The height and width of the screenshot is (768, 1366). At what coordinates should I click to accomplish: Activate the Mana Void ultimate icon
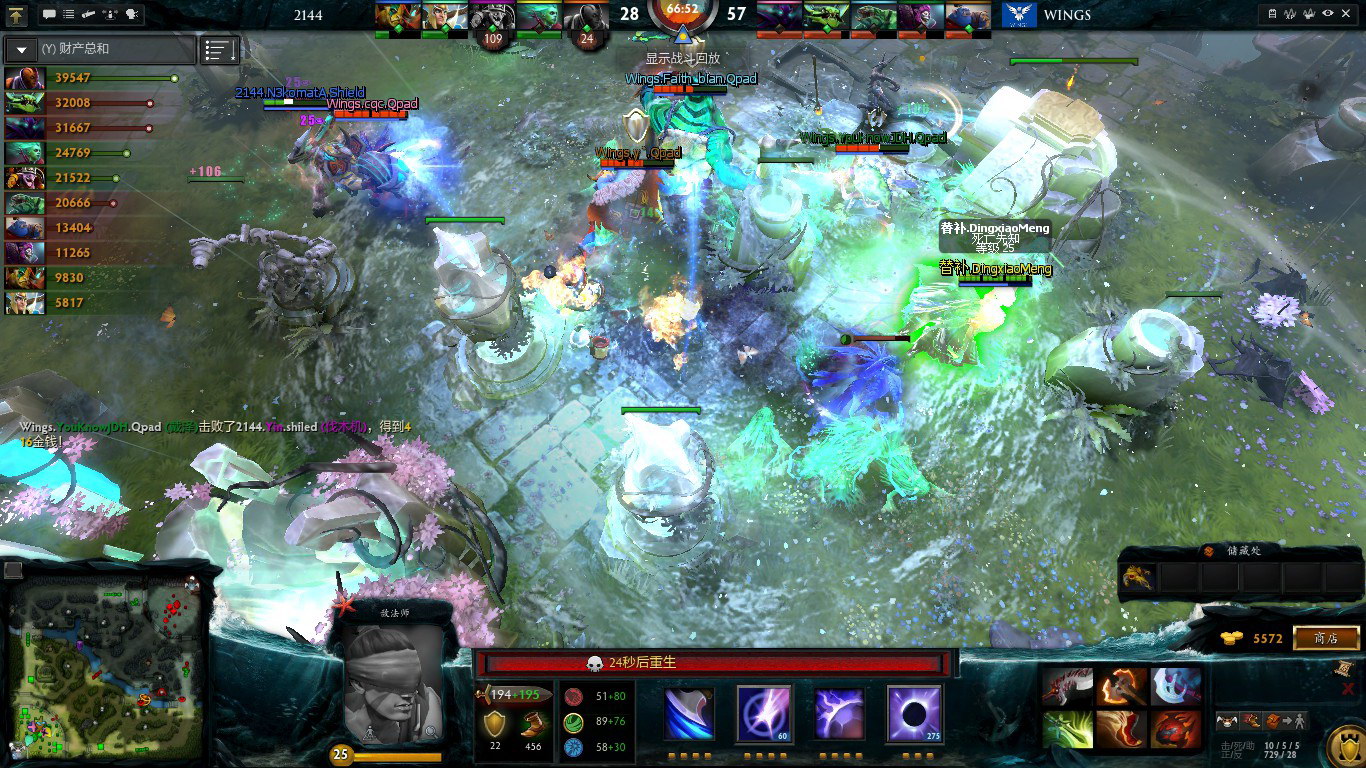[x=914, y=714]
